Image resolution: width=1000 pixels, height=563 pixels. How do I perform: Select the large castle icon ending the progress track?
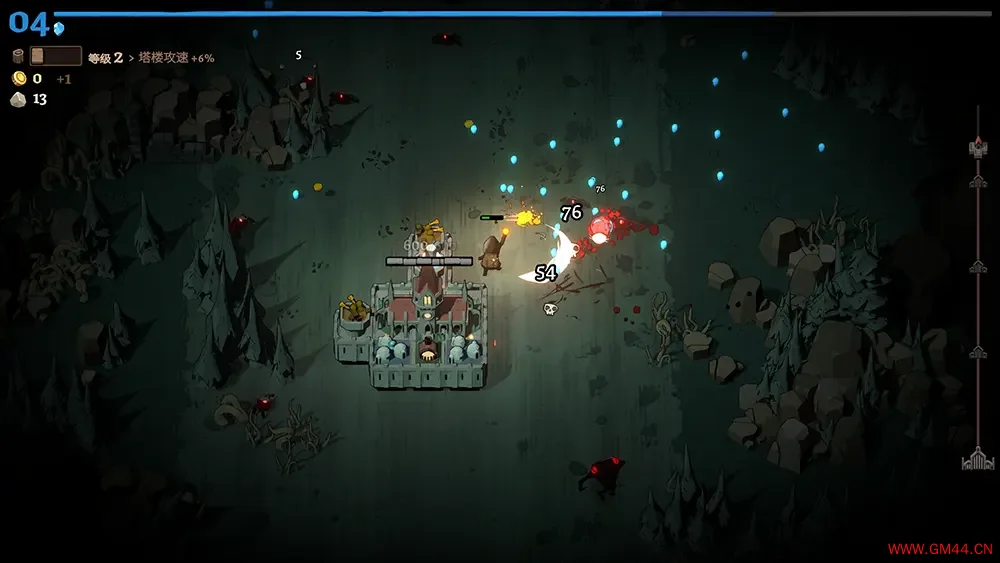pyautogui.click(x=977, y=460)
